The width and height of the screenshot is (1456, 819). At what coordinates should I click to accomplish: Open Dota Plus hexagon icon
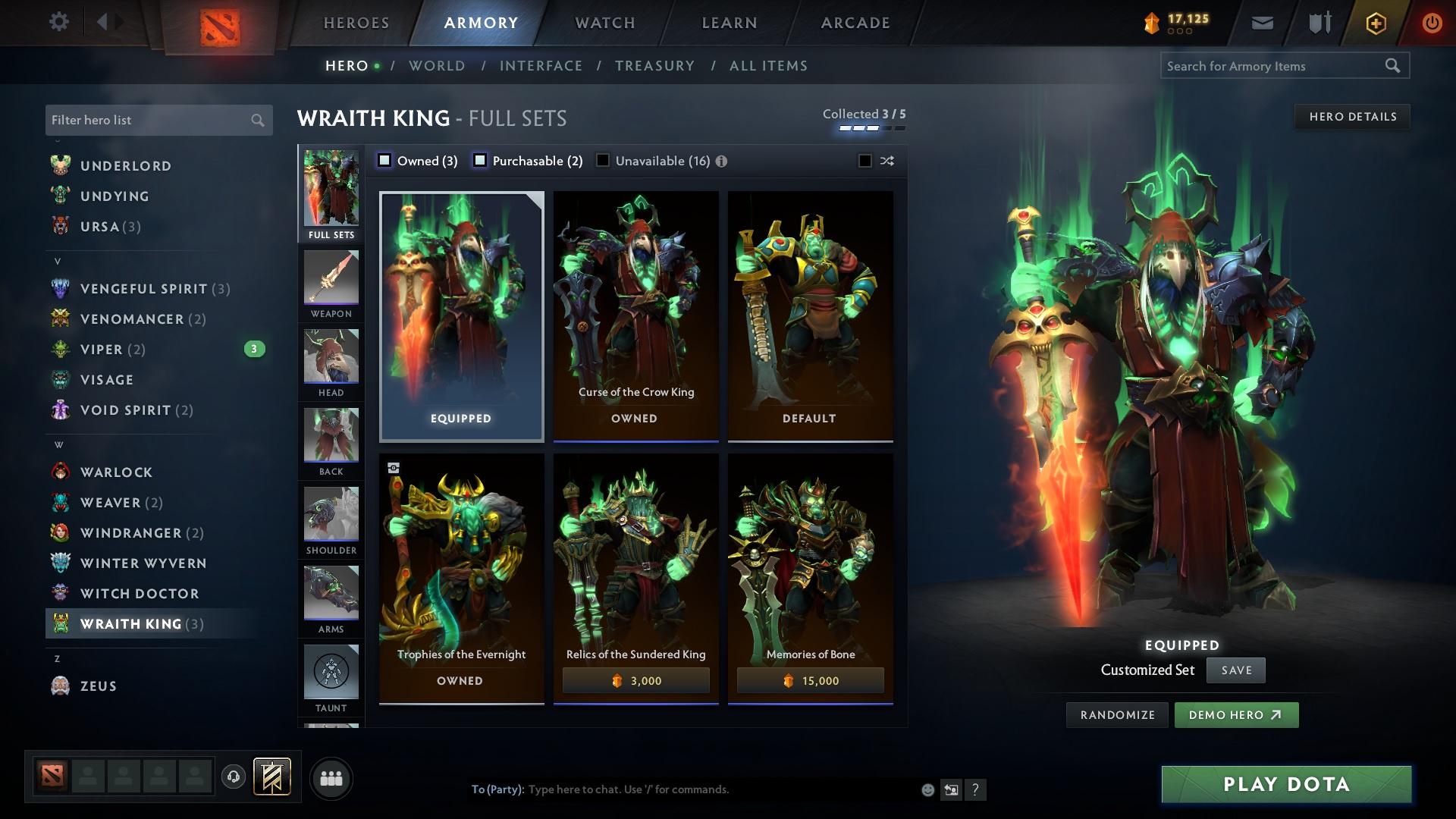1378,22
